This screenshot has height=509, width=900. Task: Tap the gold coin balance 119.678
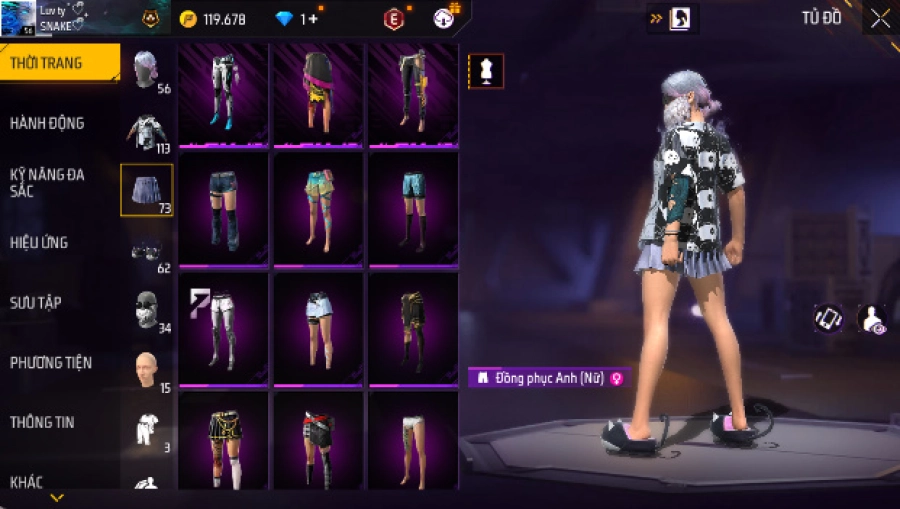pos(213,19)
